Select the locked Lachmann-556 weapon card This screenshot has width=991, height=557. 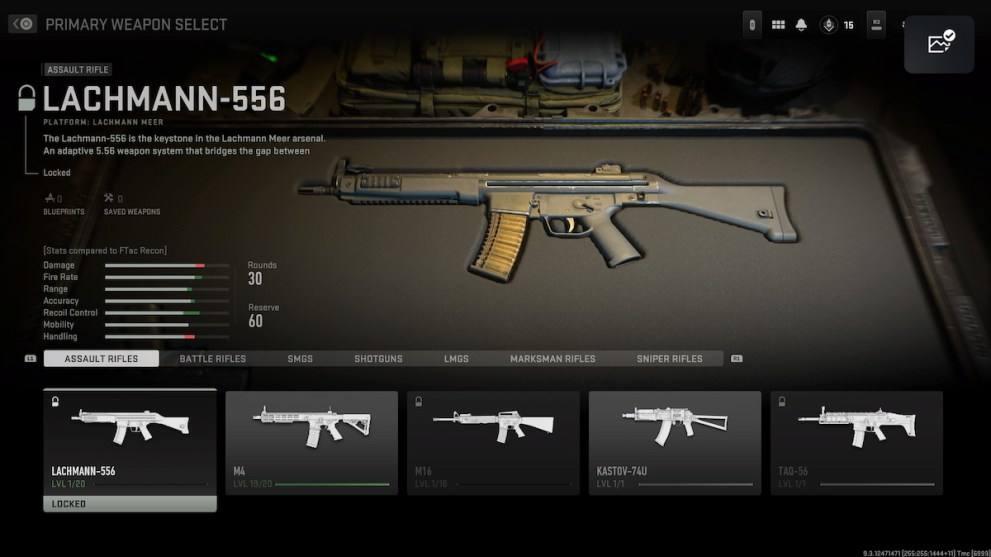(x=130, y=443)
